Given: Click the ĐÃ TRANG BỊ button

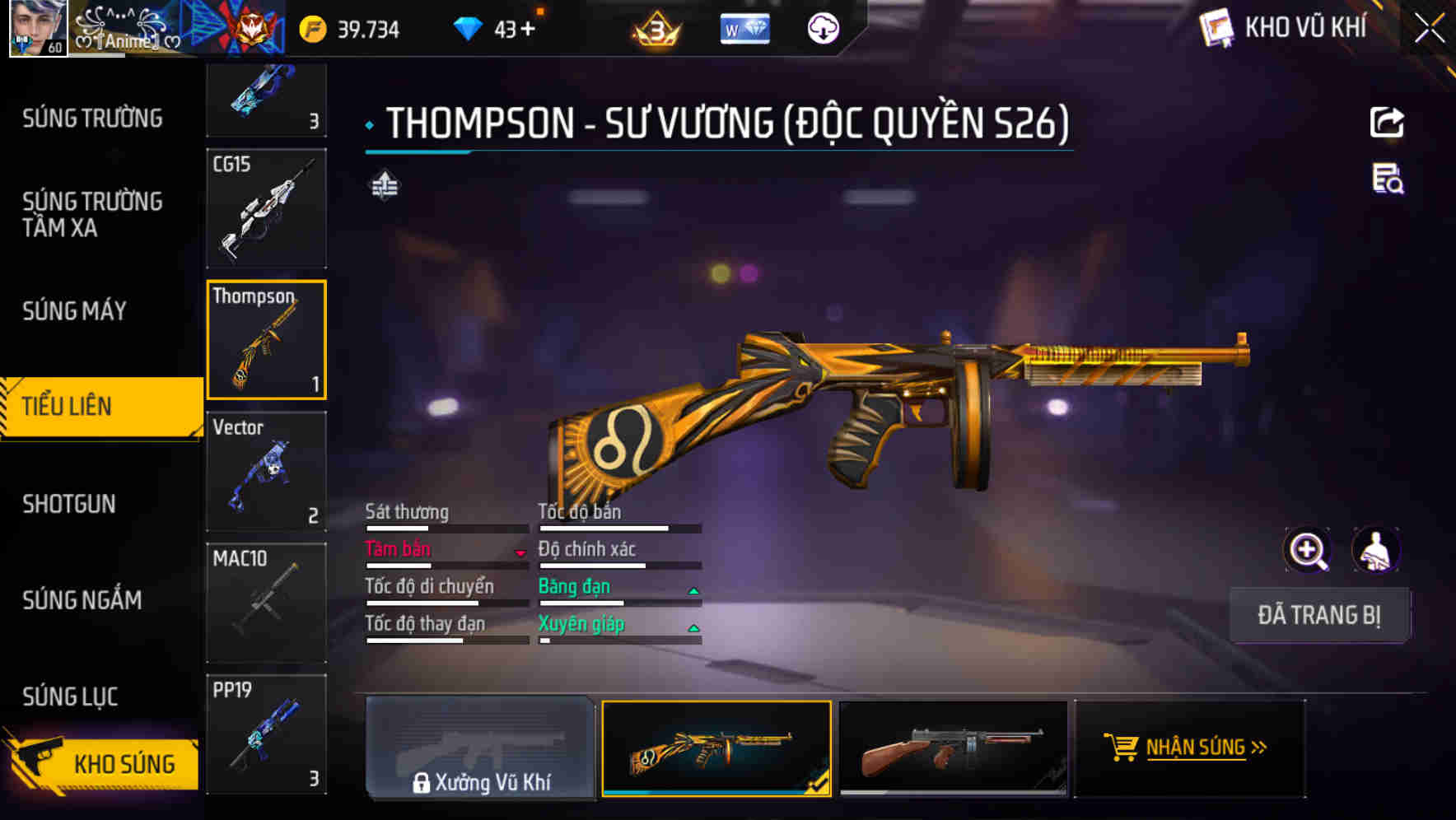Looking at the screenshot, I should [1321, 615].
